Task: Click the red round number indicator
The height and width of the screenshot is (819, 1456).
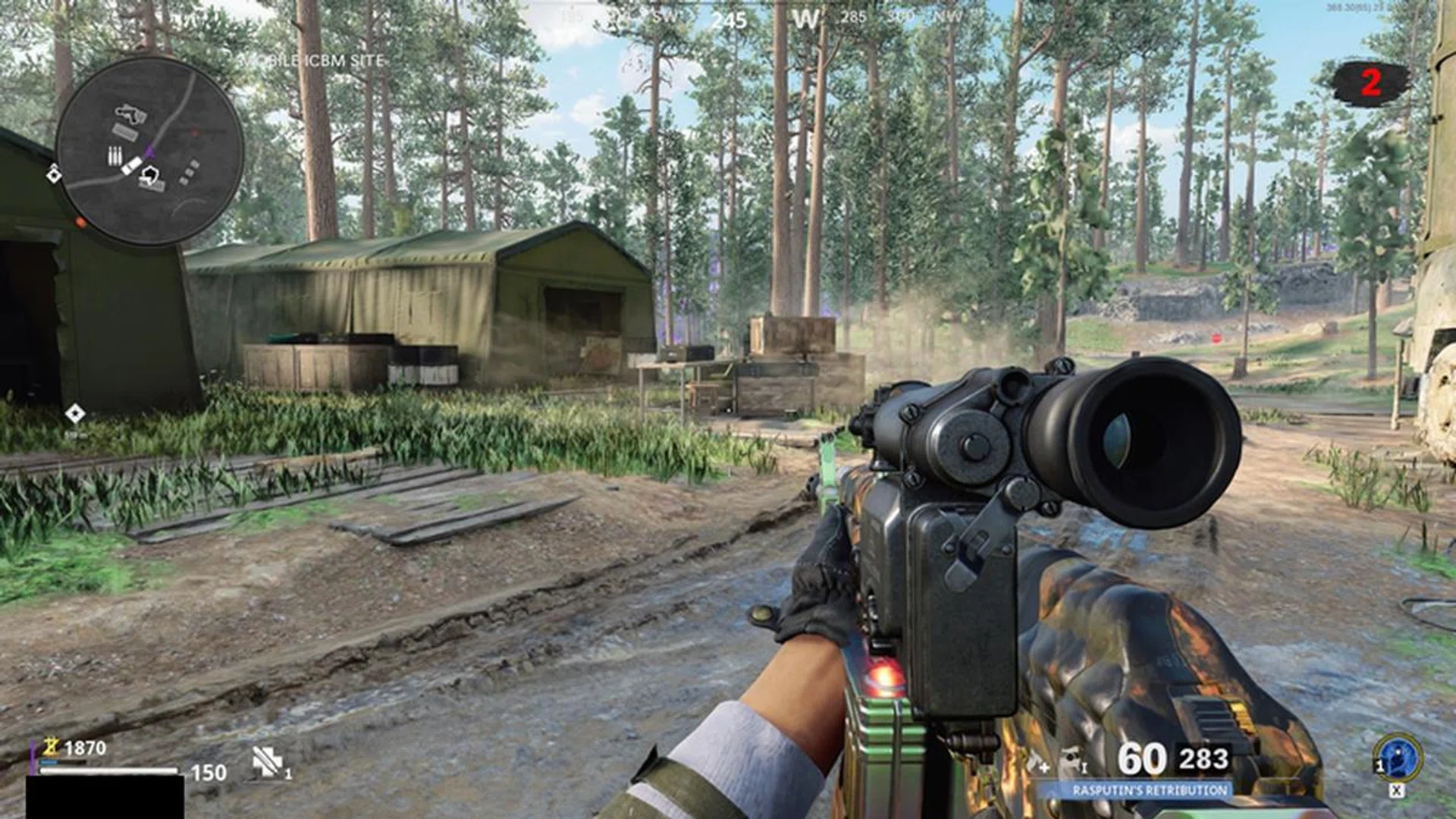Action: tap(1370, 82)
